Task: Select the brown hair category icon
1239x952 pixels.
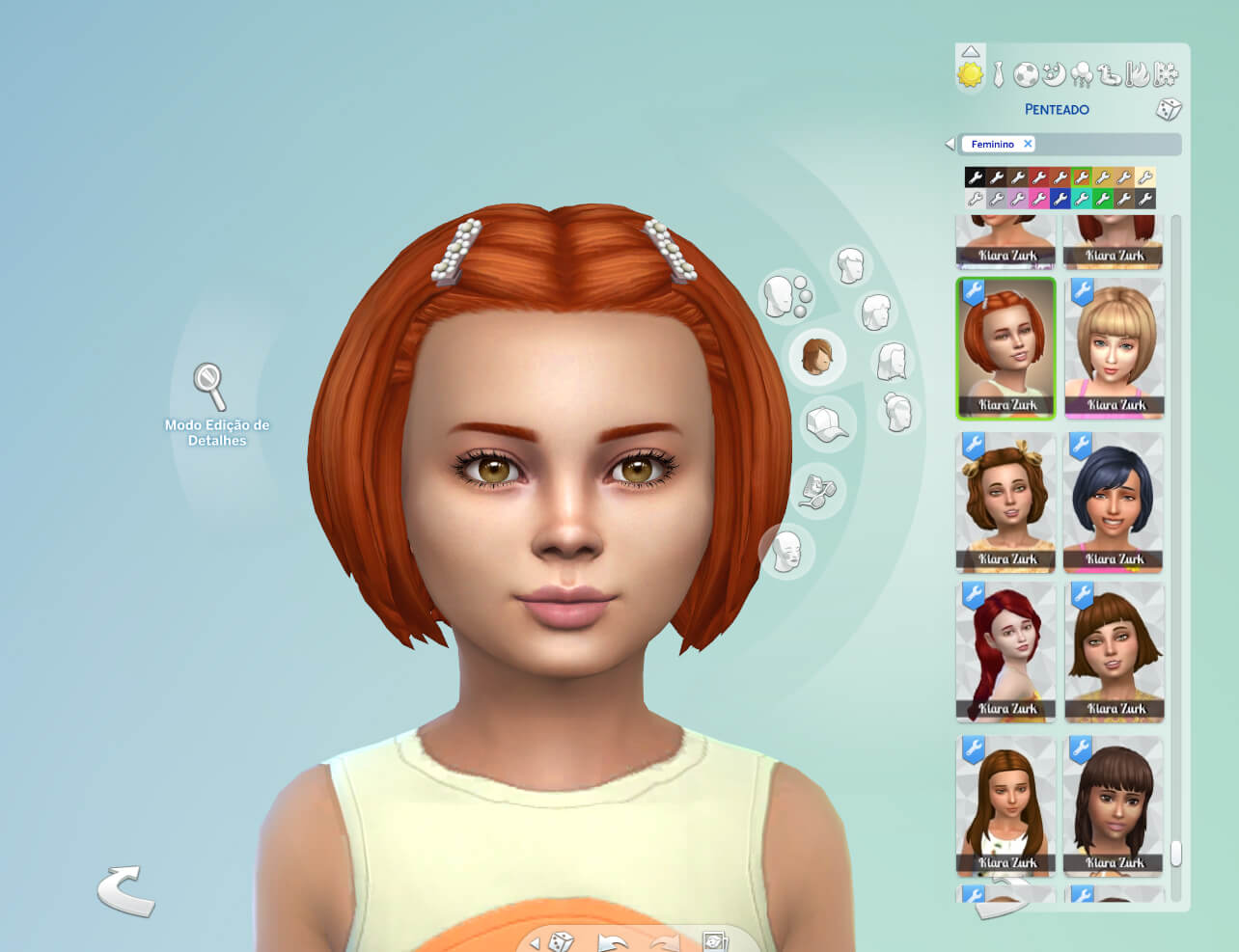Action: [817, 356]
